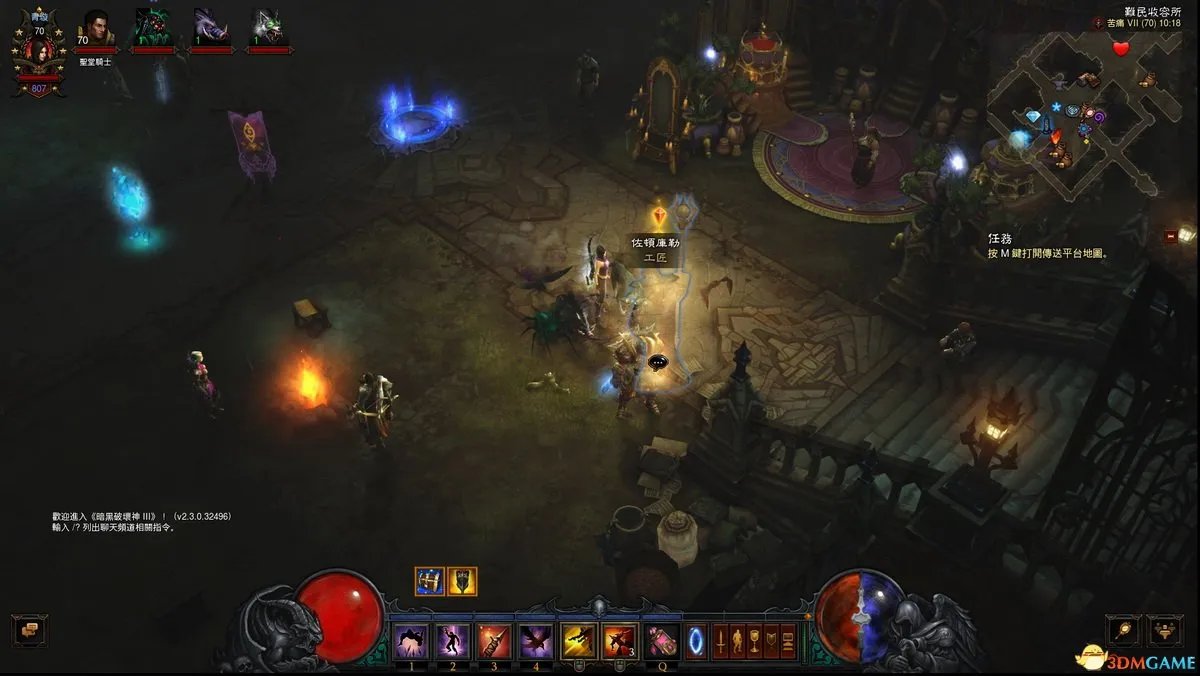Screen dimensions: 1200x676
Task: Open the goblet paragon menu button
Action: point(756,640)
